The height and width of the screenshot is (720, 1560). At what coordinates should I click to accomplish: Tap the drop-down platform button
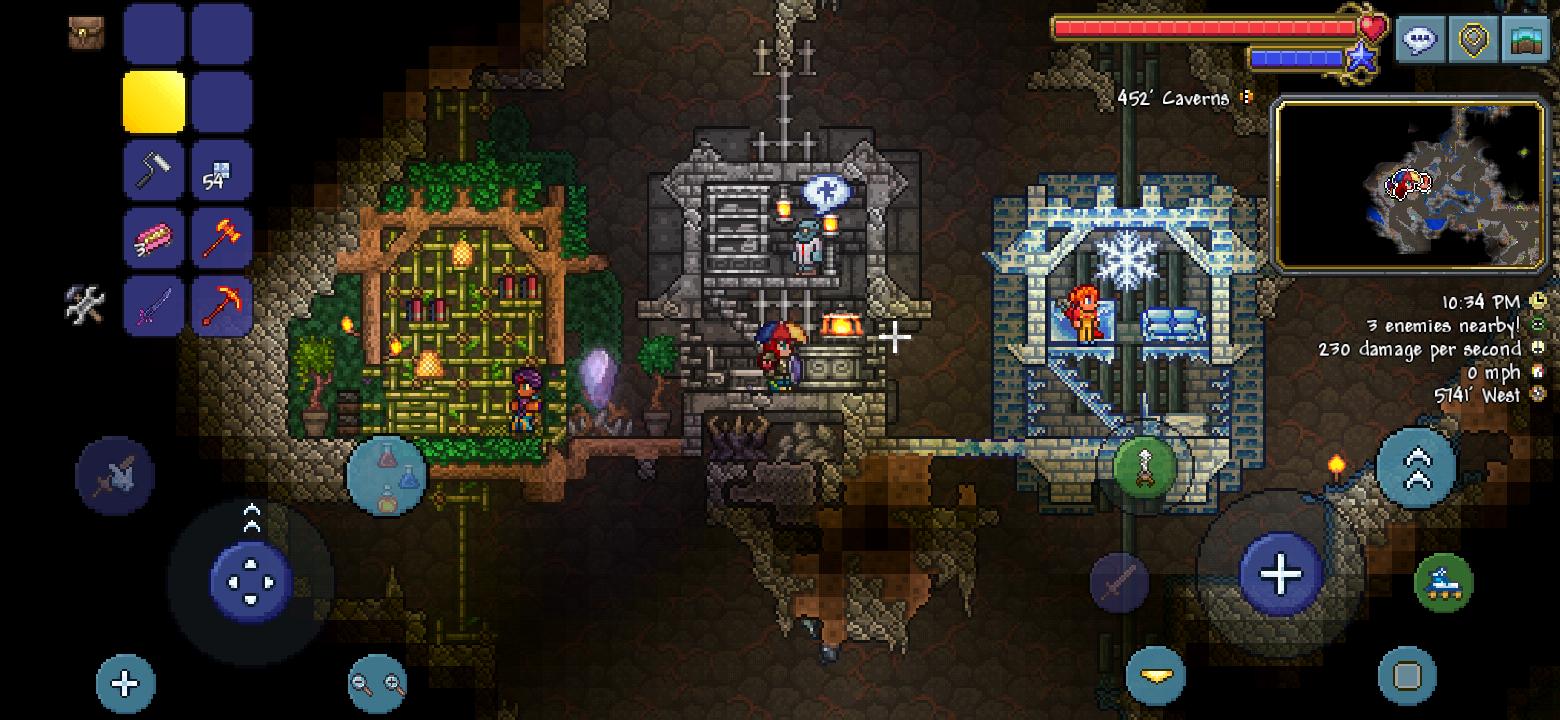1156,676
